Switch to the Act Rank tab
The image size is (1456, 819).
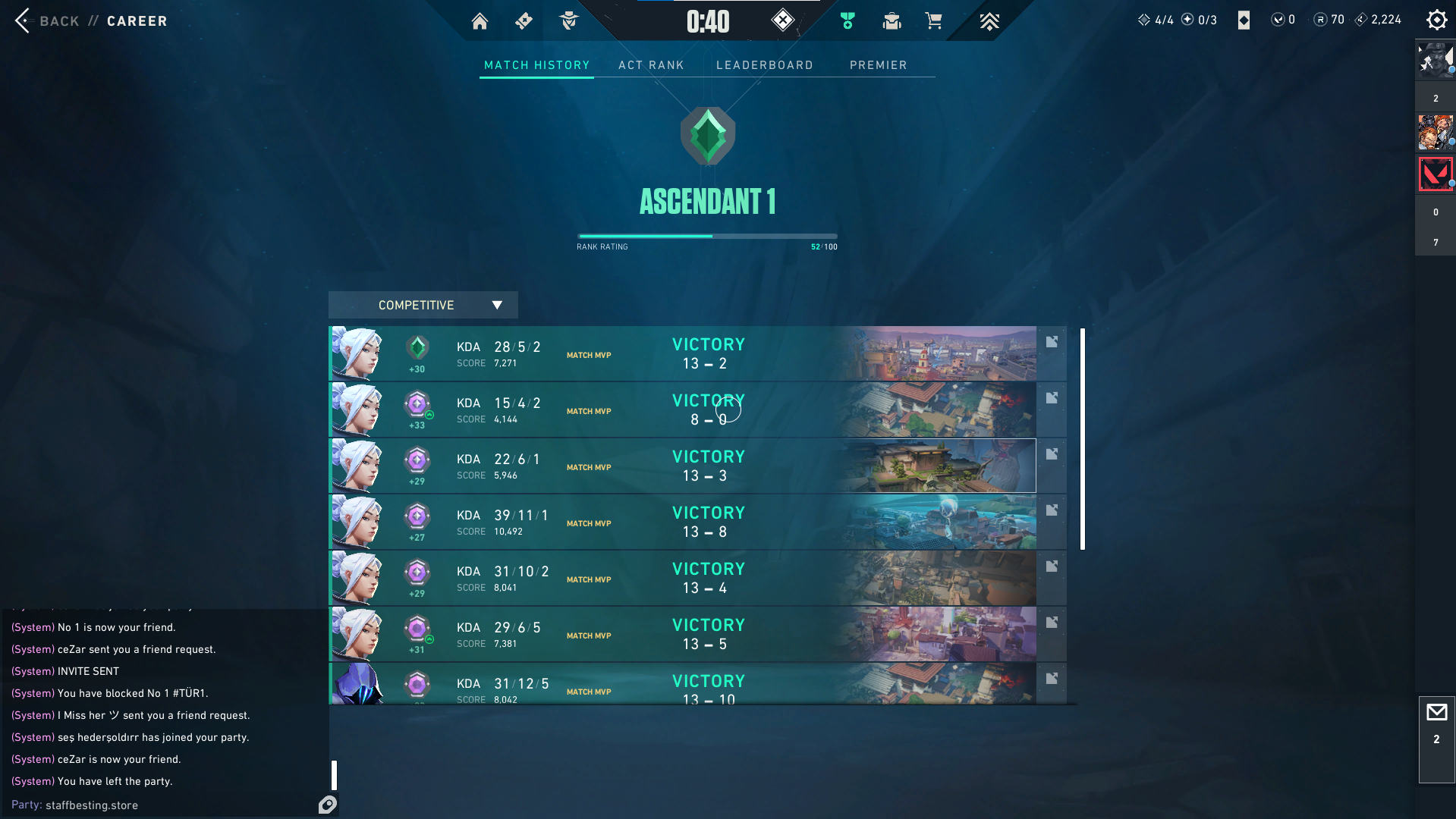(651, 65)
